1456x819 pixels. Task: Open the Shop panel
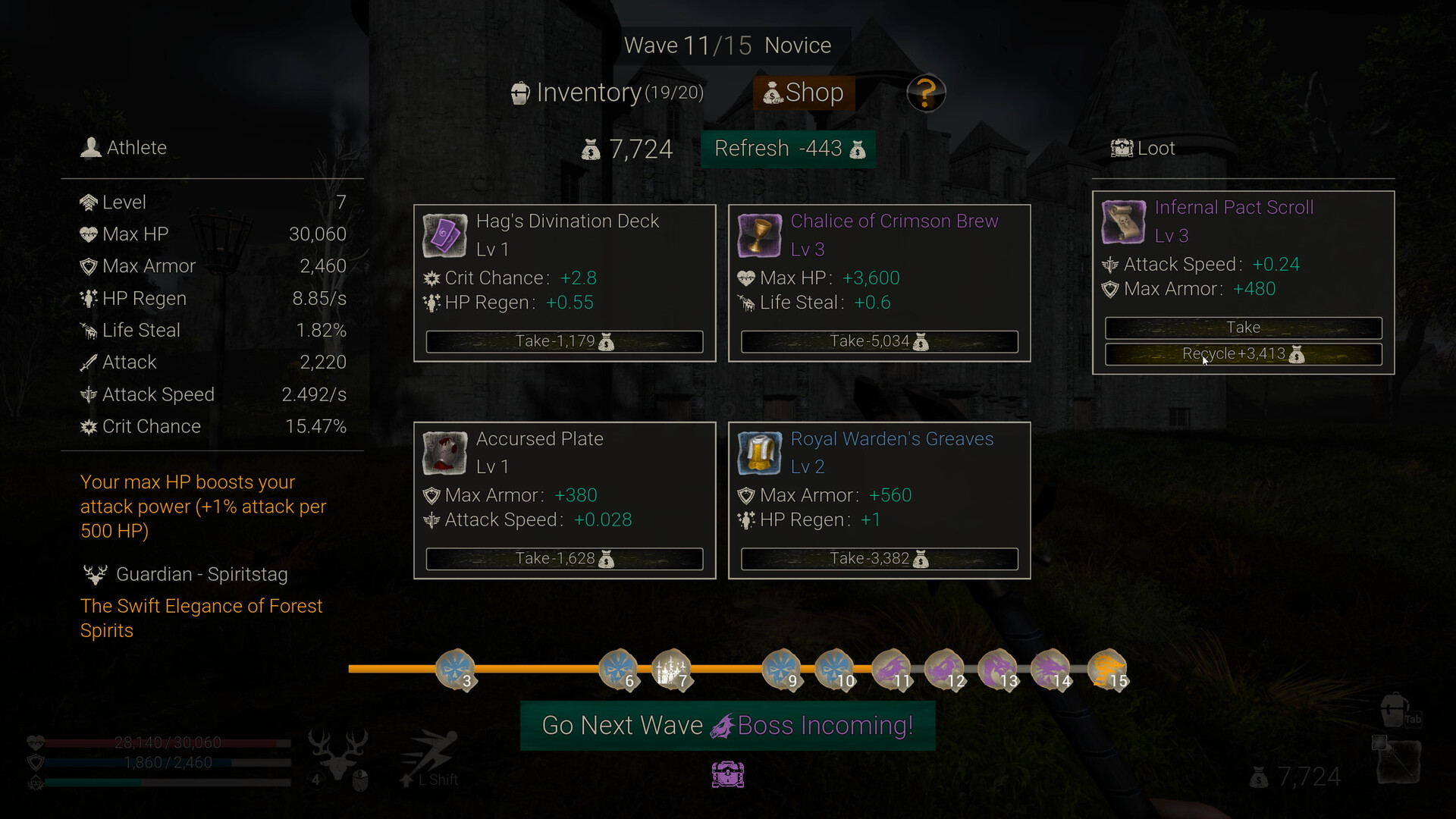tap(803, 92)
